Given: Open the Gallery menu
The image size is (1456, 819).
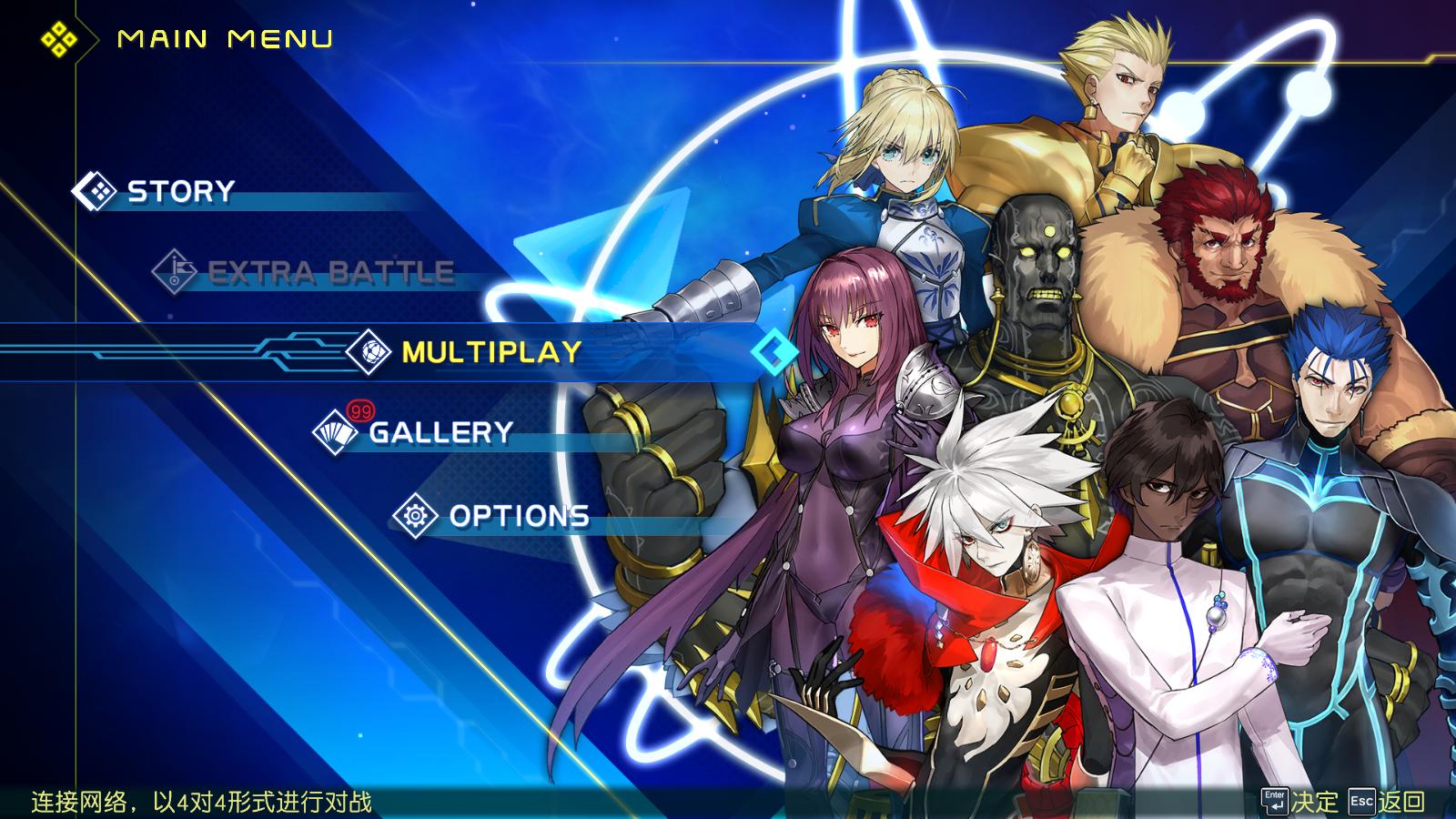Looking at the screenshot, I should (x=440, y=432).
